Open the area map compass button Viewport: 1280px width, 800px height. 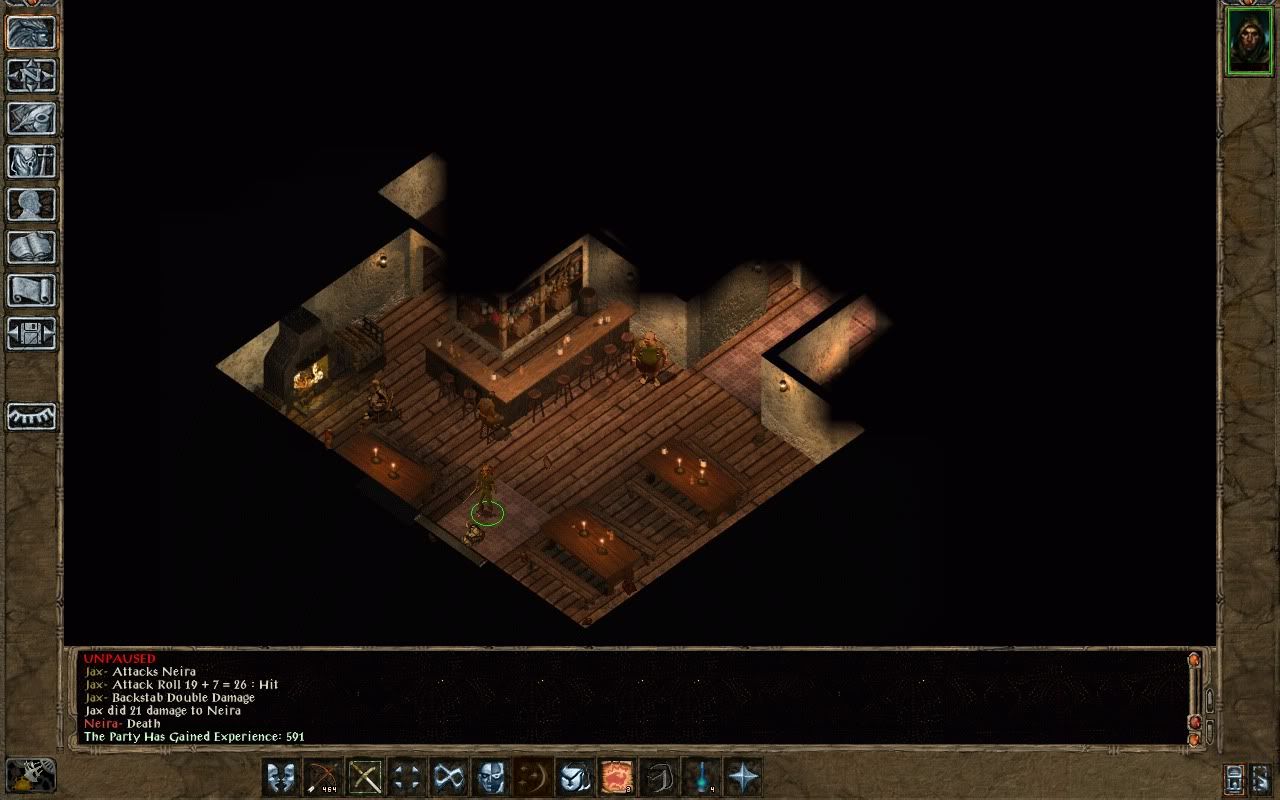coord(32,75)
